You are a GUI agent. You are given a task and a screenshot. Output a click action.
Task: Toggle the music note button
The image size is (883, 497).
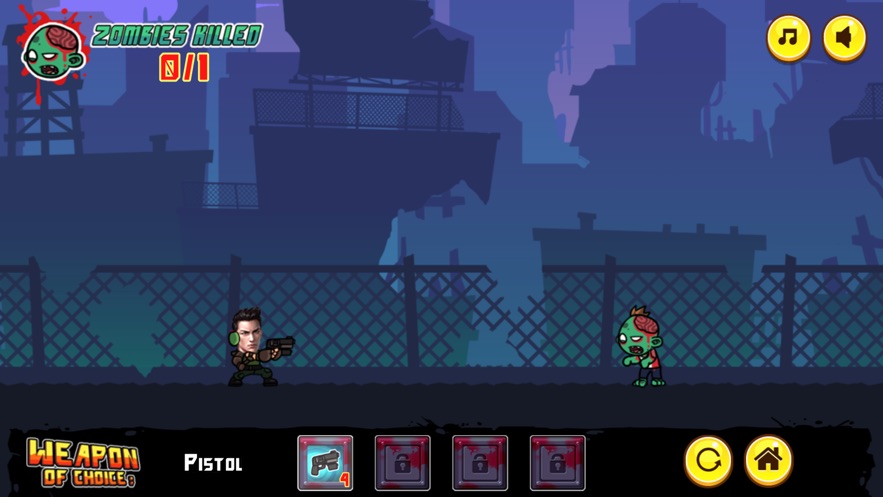(788, 39)
